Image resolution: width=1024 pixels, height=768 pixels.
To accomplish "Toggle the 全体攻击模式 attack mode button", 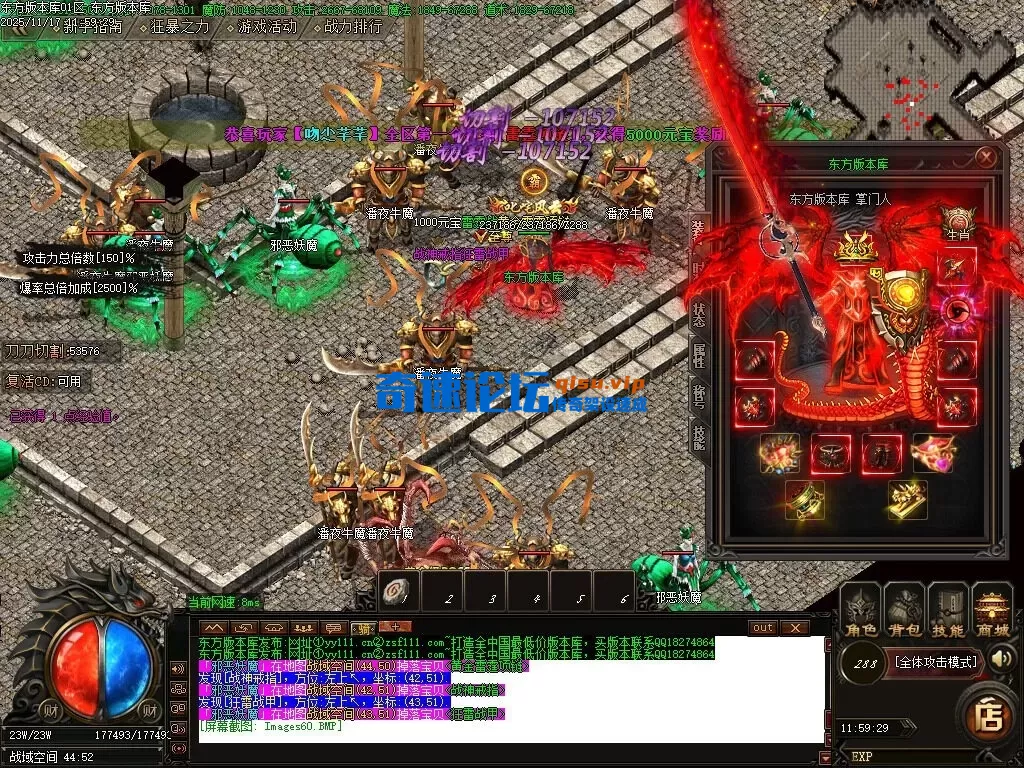I will tap(934, 662).
